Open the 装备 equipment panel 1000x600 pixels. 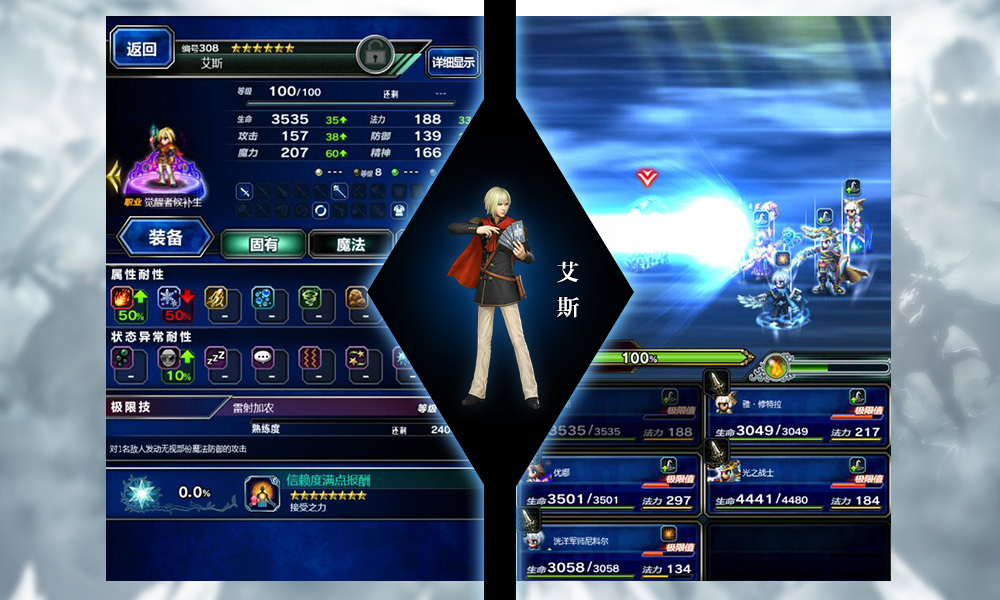166,238
